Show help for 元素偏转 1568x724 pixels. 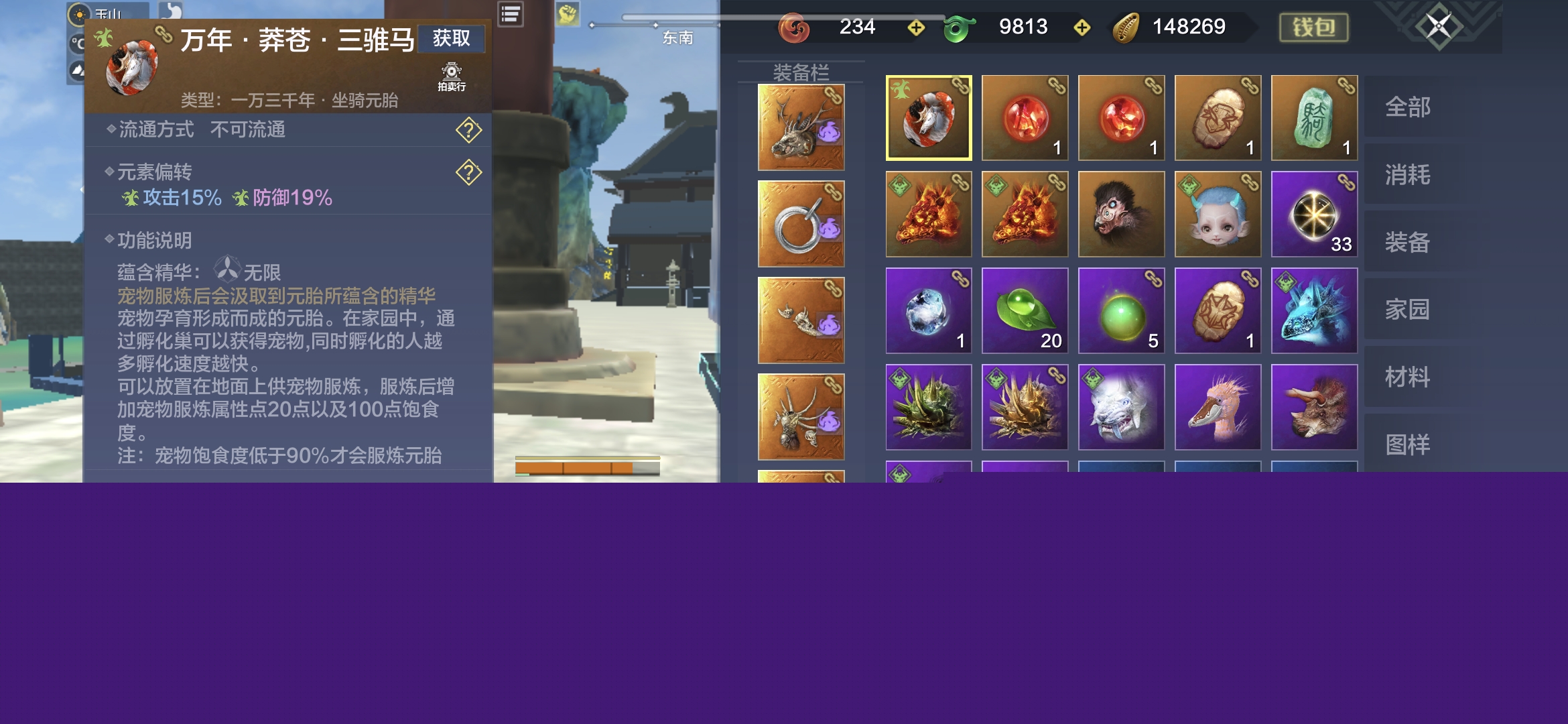pos(468,173)
